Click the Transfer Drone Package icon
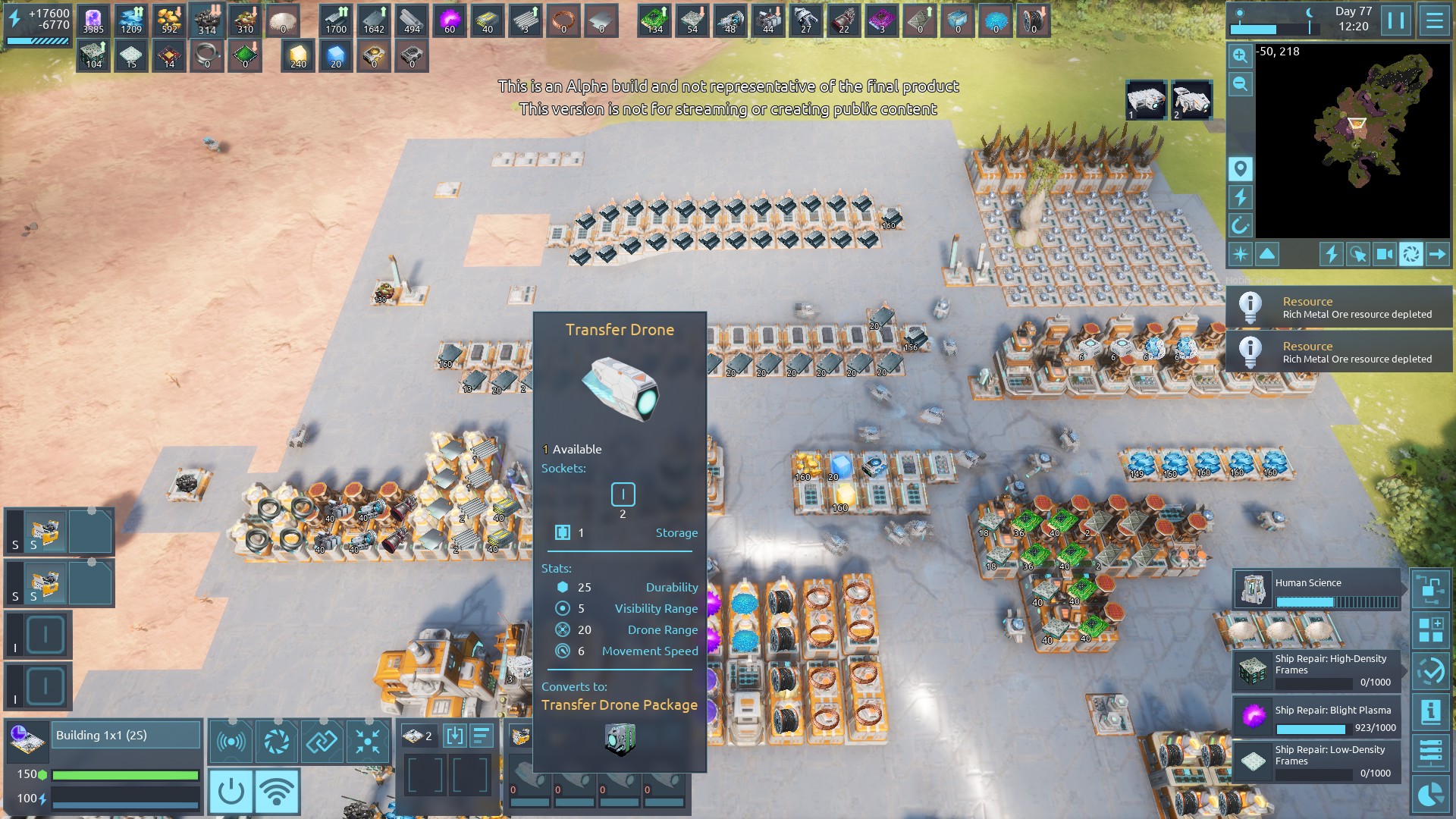The width and height of the screenshot is (1456, 819). (x=620, y=739)
